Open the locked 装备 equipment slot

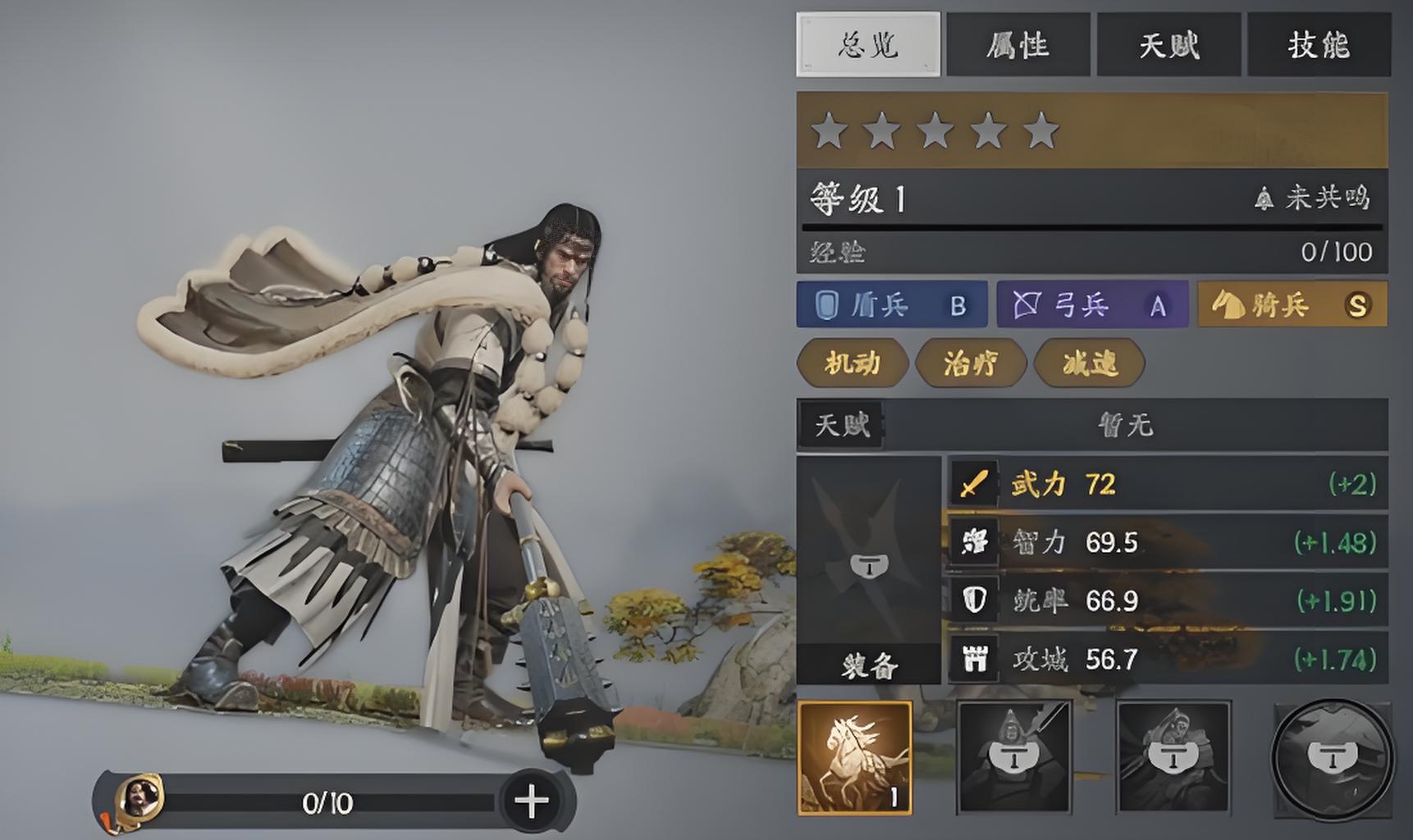868,570
